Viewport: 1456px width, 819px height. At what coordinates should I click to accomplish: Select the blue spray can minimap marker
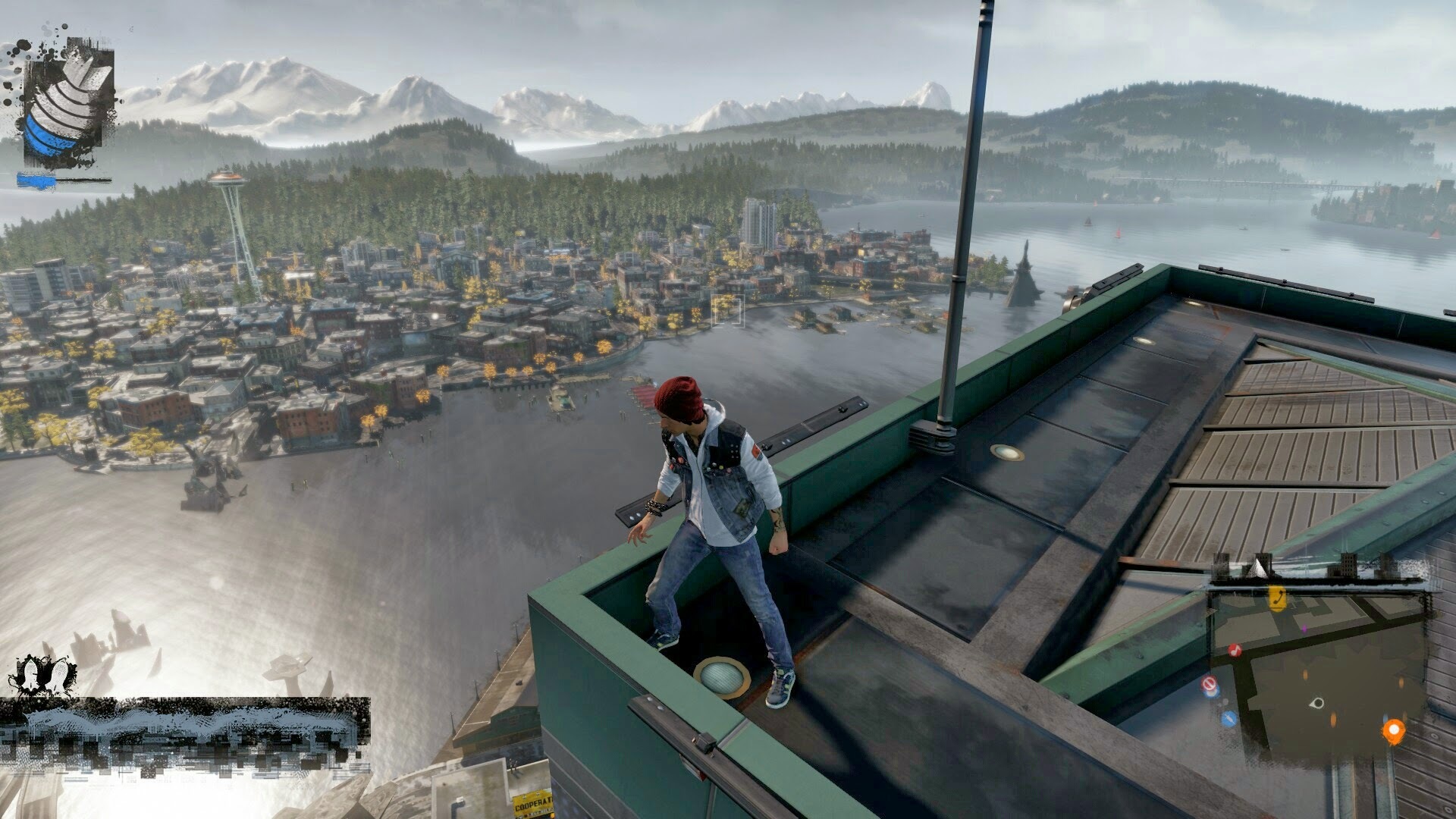pos(1229,717)
